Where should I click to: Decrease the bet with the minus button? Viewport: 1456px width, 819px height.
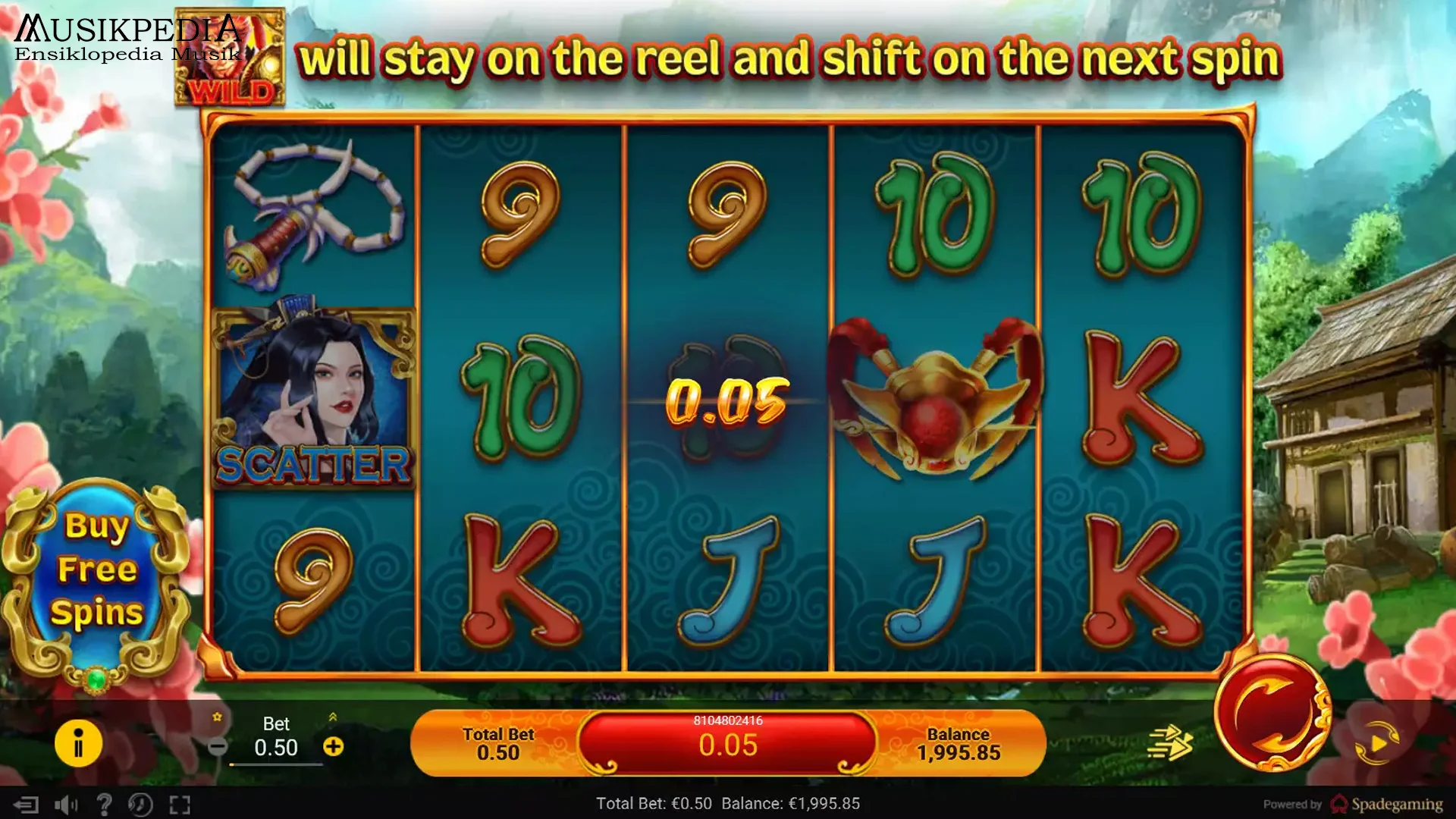[218, 747]
